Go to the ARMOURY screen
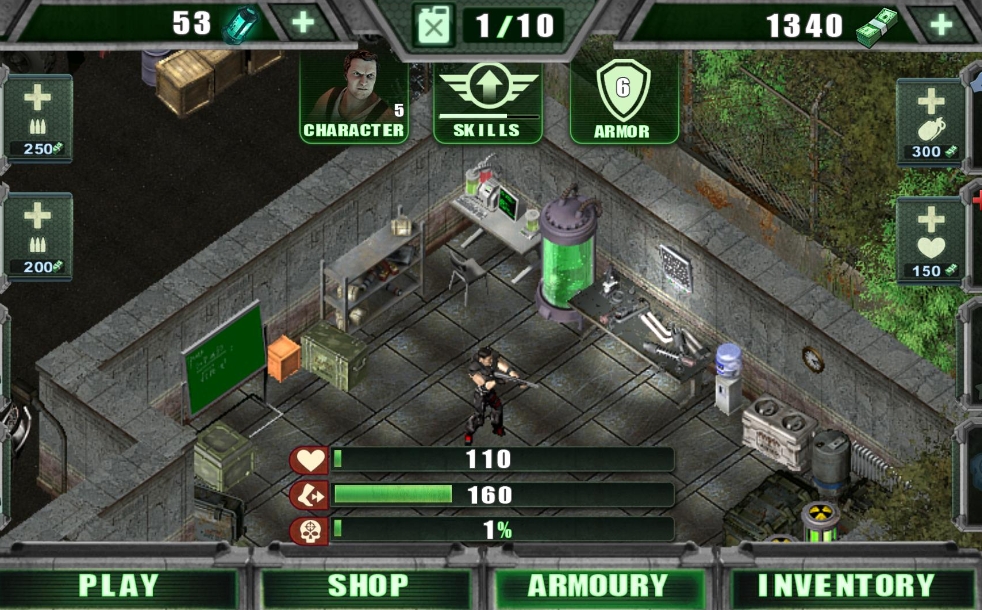 [x=597, y=586]
